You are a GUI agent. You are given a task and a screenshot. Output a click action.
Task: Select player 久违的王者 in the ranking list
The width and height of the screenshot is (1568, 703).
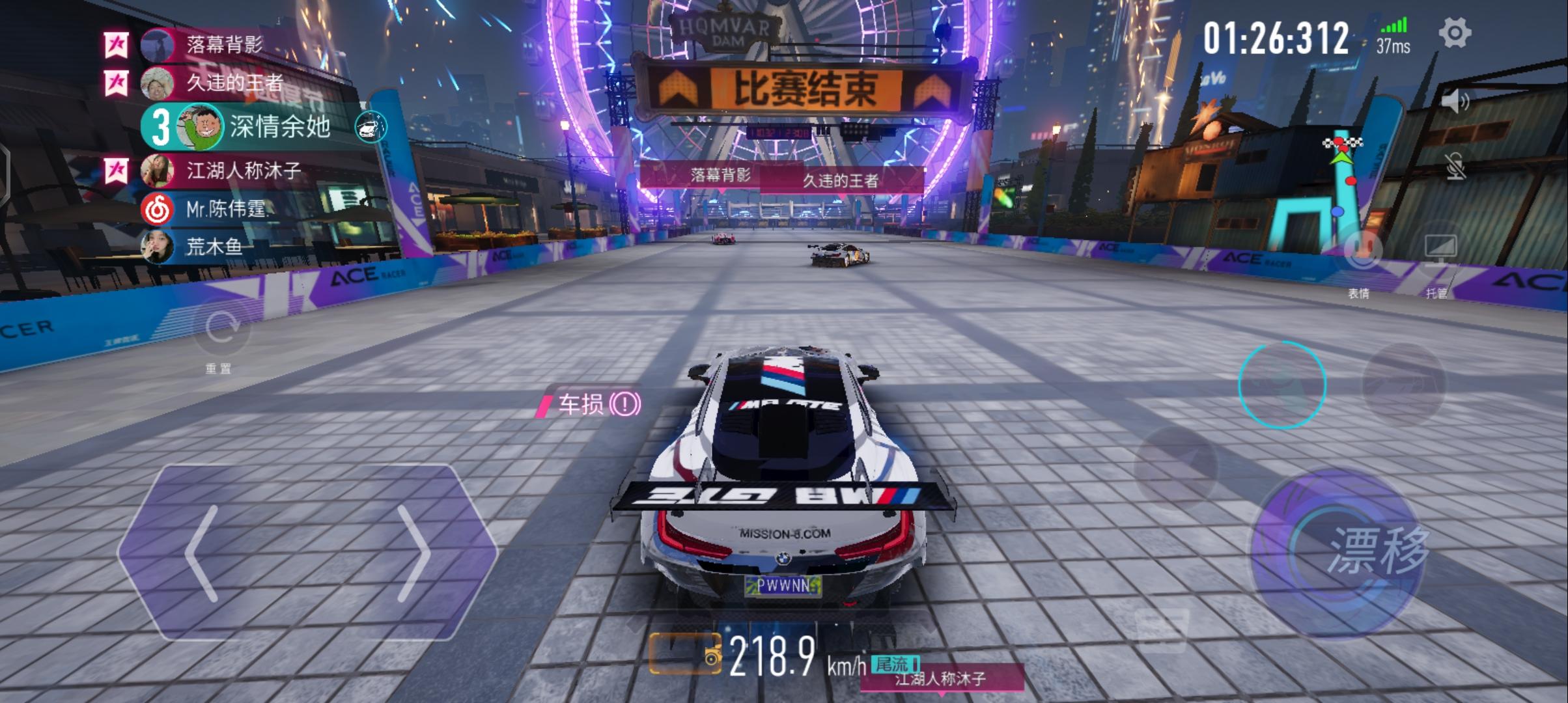[233, 83]
